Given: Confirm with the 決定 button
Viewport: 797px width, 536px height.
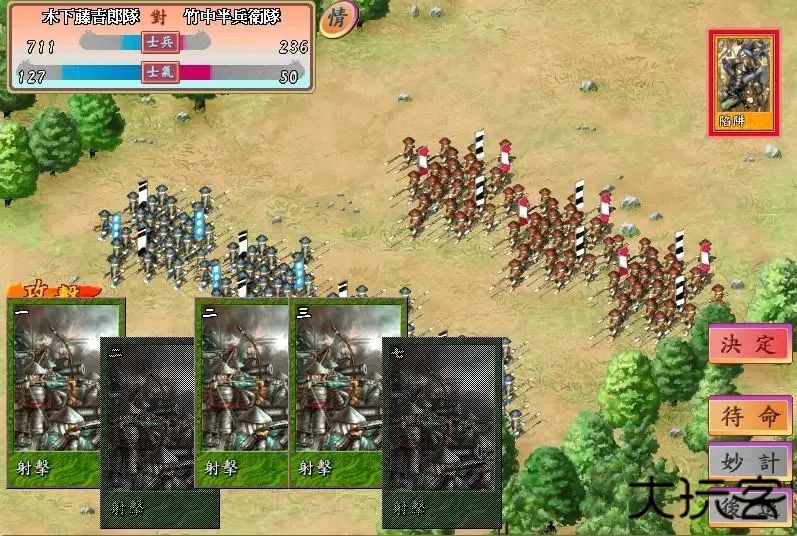Looking at the screenshot, I should (x=749, y=345).
